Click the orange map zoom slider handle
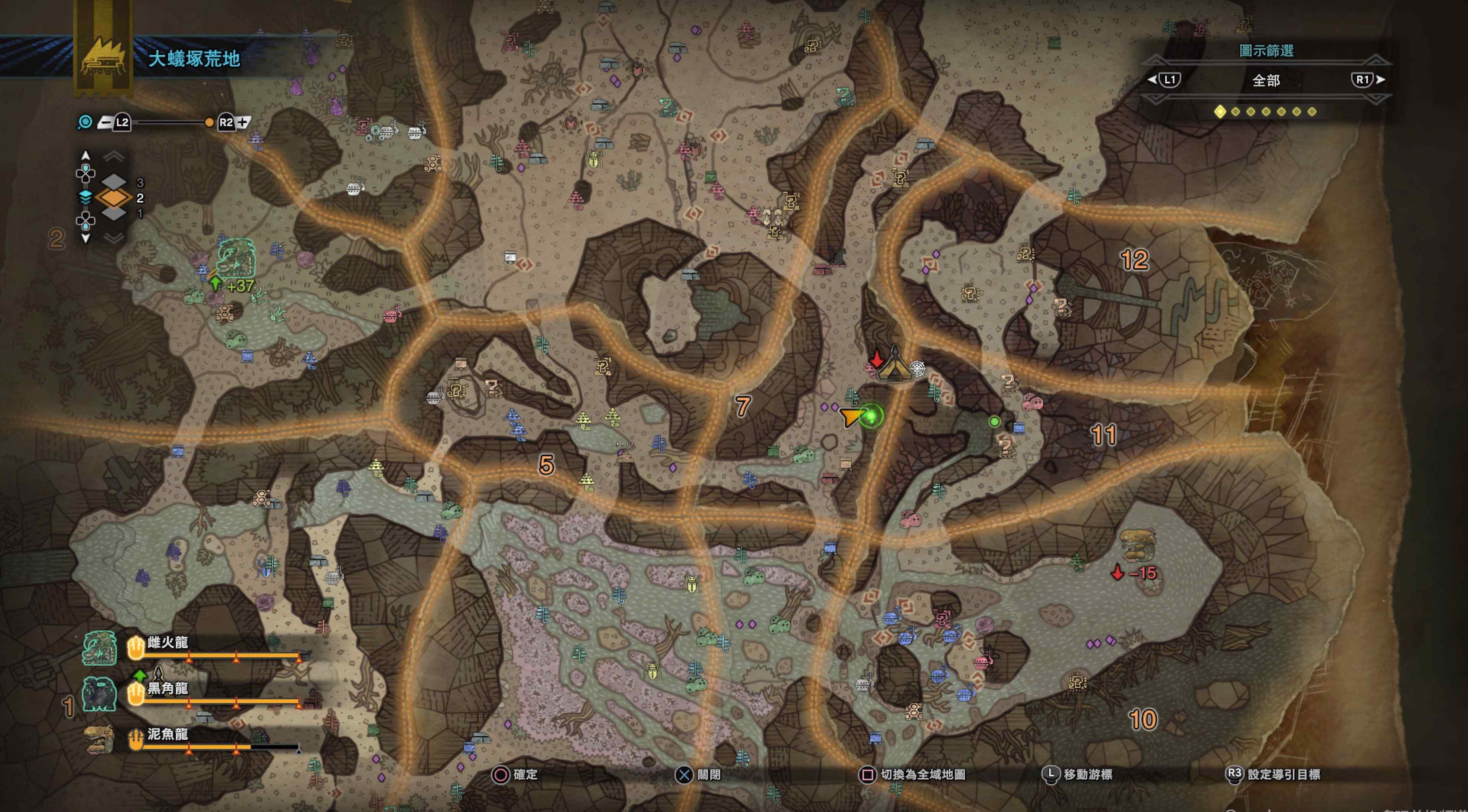Screen dimensions: 1468x812 pyautogui.click(x=209, y=122)
